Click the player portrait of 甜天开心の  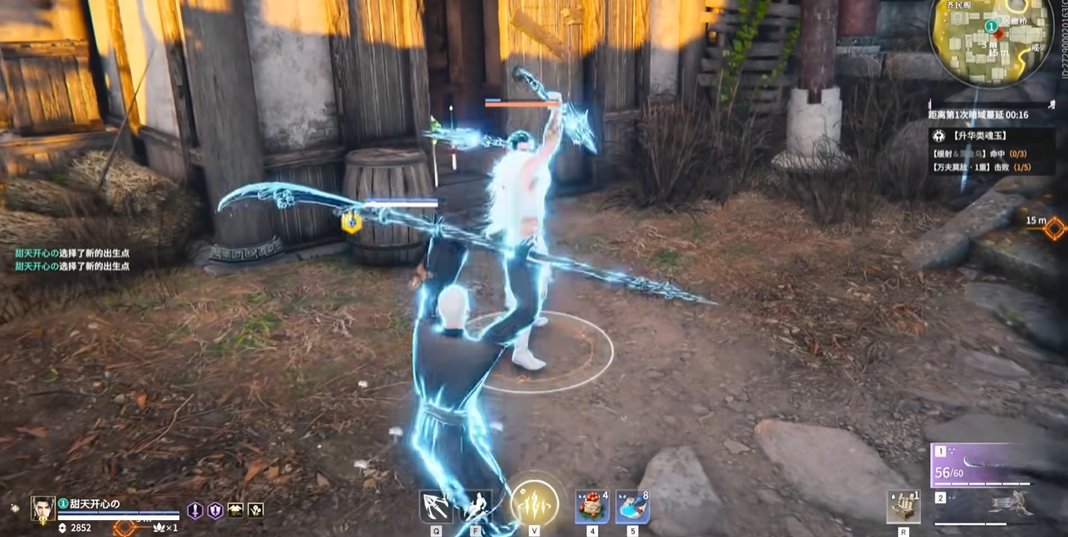[x=42, y=509]
